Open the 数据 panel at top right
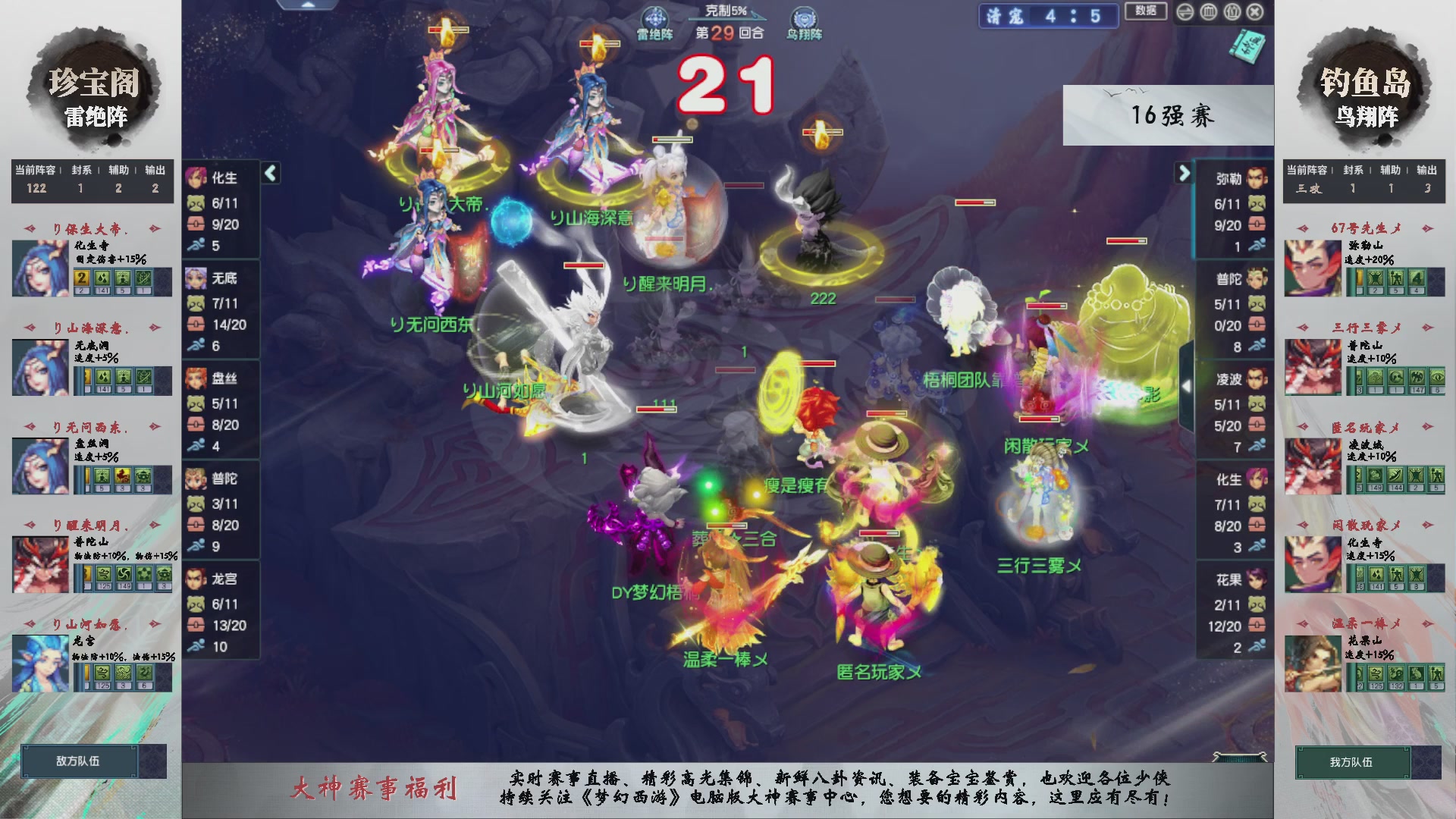The image size is (1456, 819). point(1146,13)
